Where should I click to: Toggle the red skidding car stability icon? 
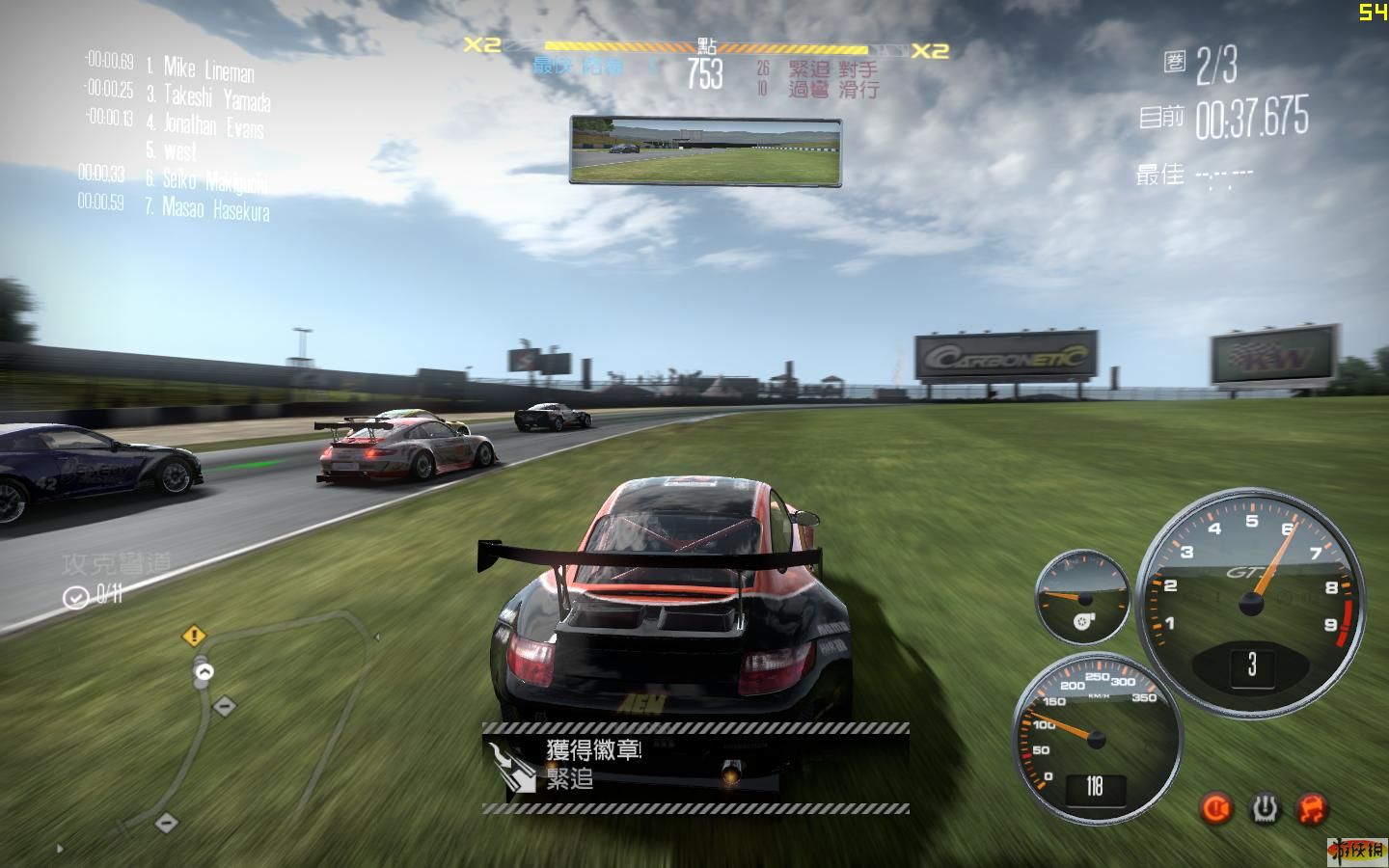pyautogui.click(x=1312, y=808)
